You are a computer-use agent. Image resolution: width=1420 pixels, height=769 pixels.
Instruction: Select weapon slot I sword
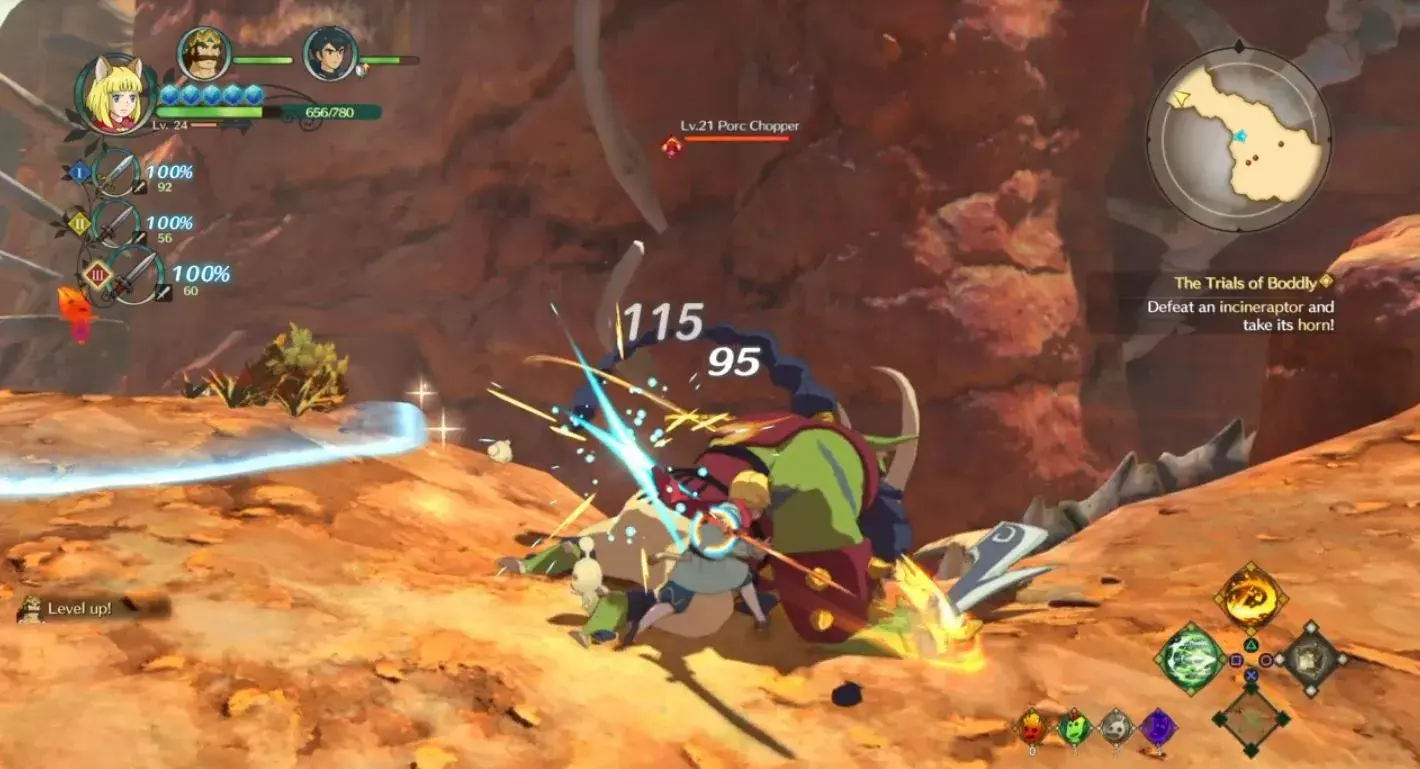coord(117,174)
